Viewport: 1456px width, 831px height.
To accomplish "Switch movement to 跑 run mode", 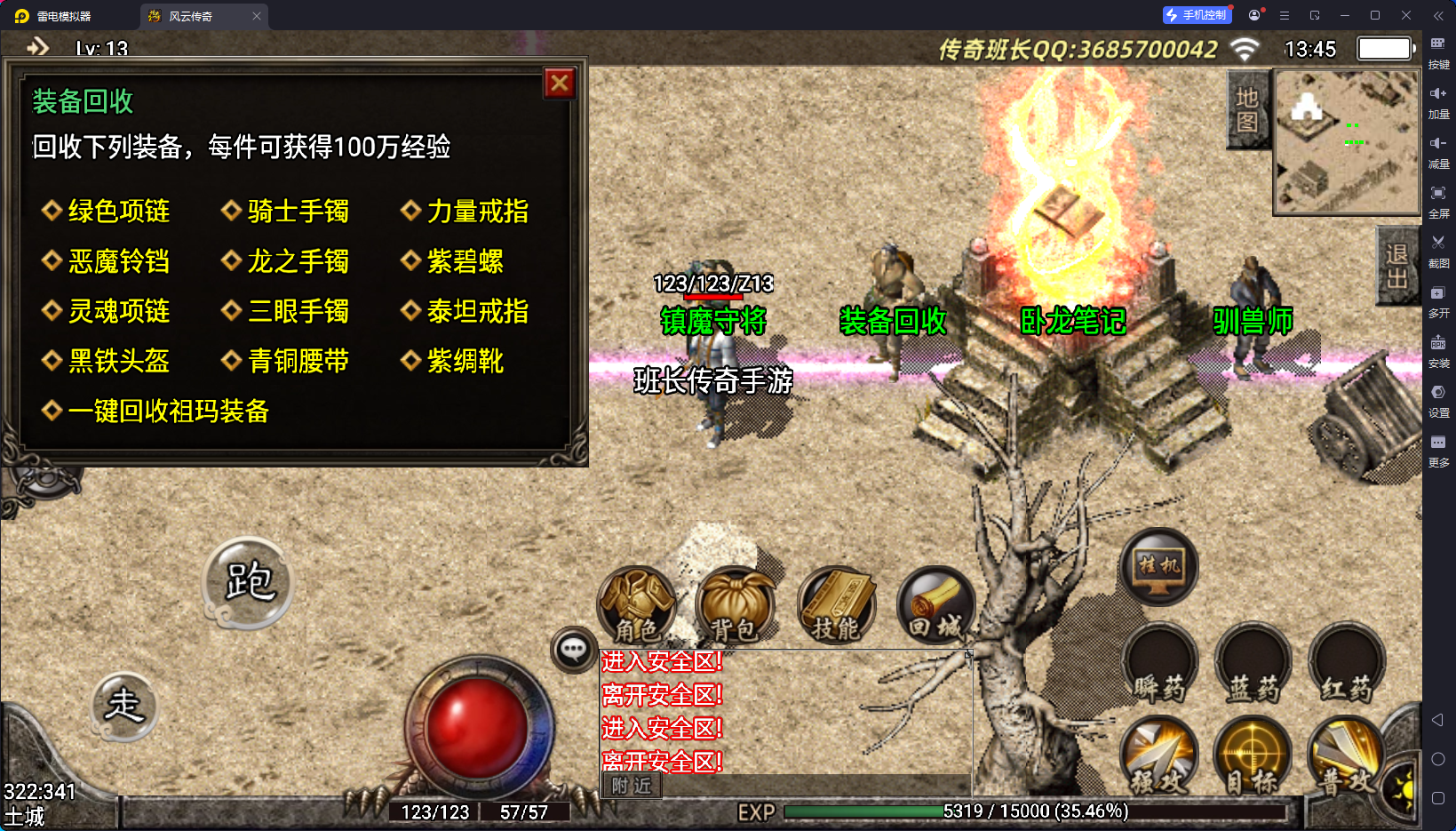I will pyautogui.click(x=249, y=583).
